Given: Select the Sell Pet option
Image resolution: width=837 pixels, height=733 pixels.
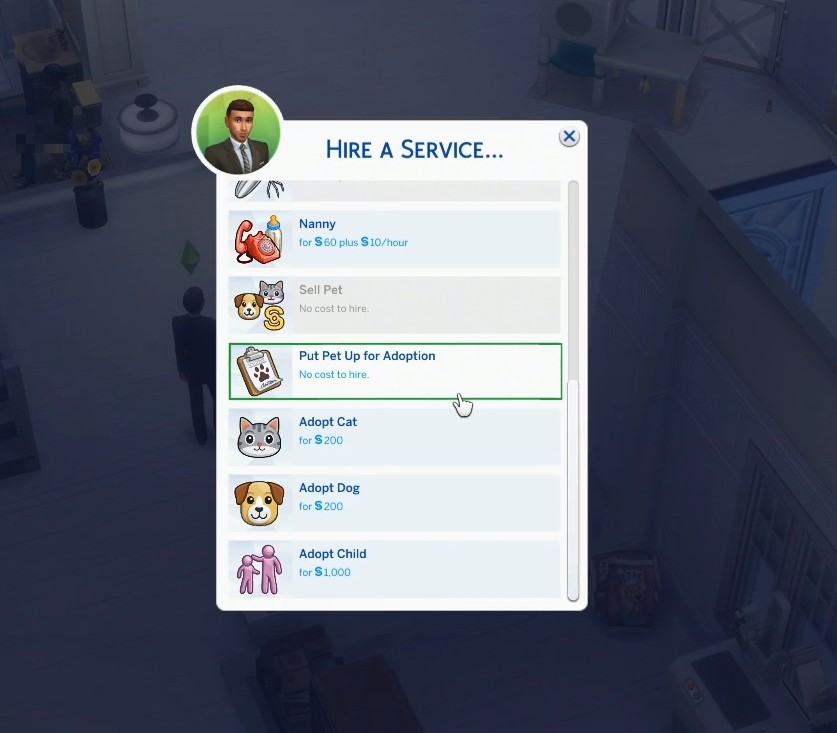Looking at the screenshot, I should coord(395,305).
